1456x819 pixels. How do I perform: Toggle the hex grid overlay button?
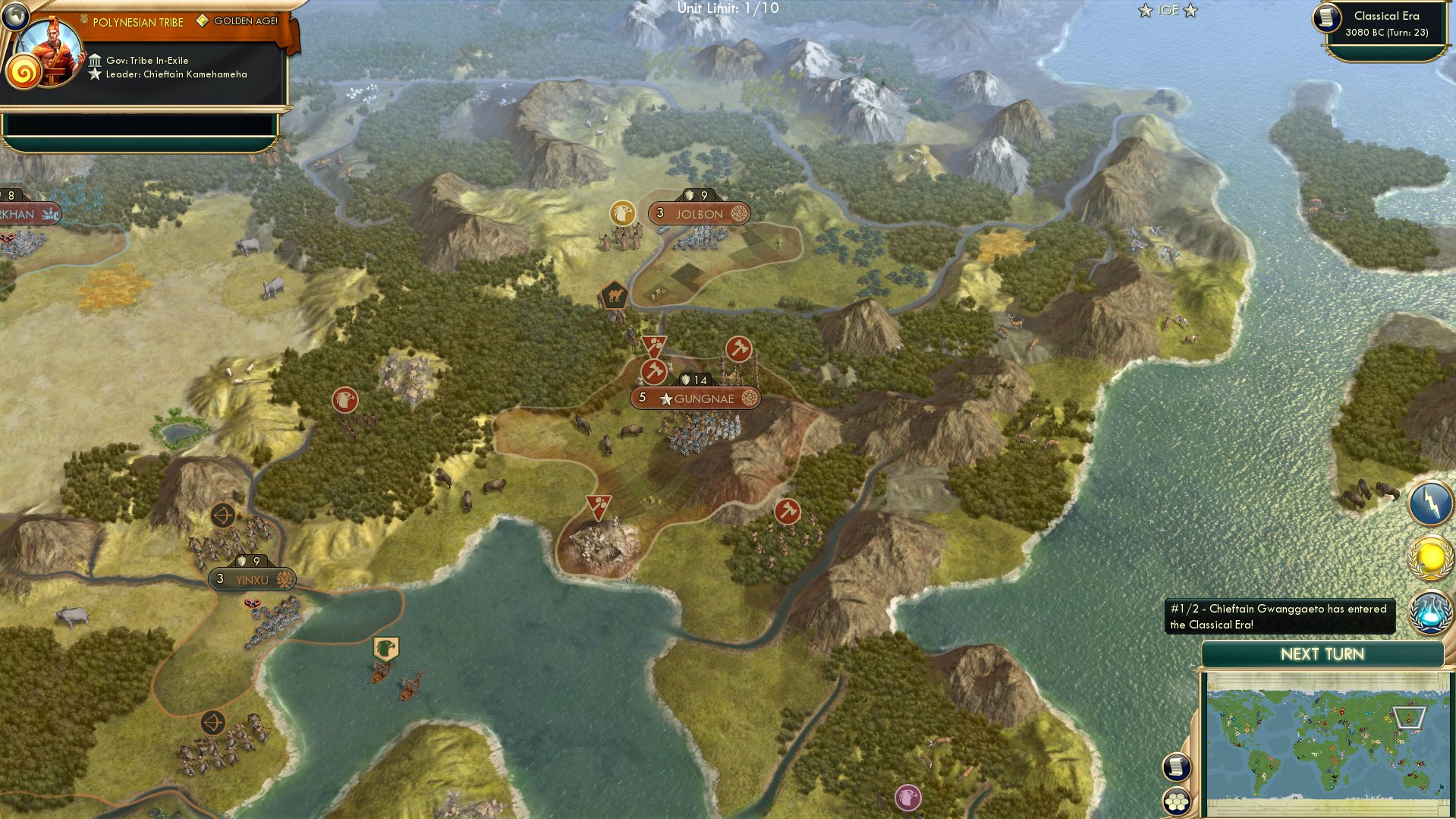1175,802
